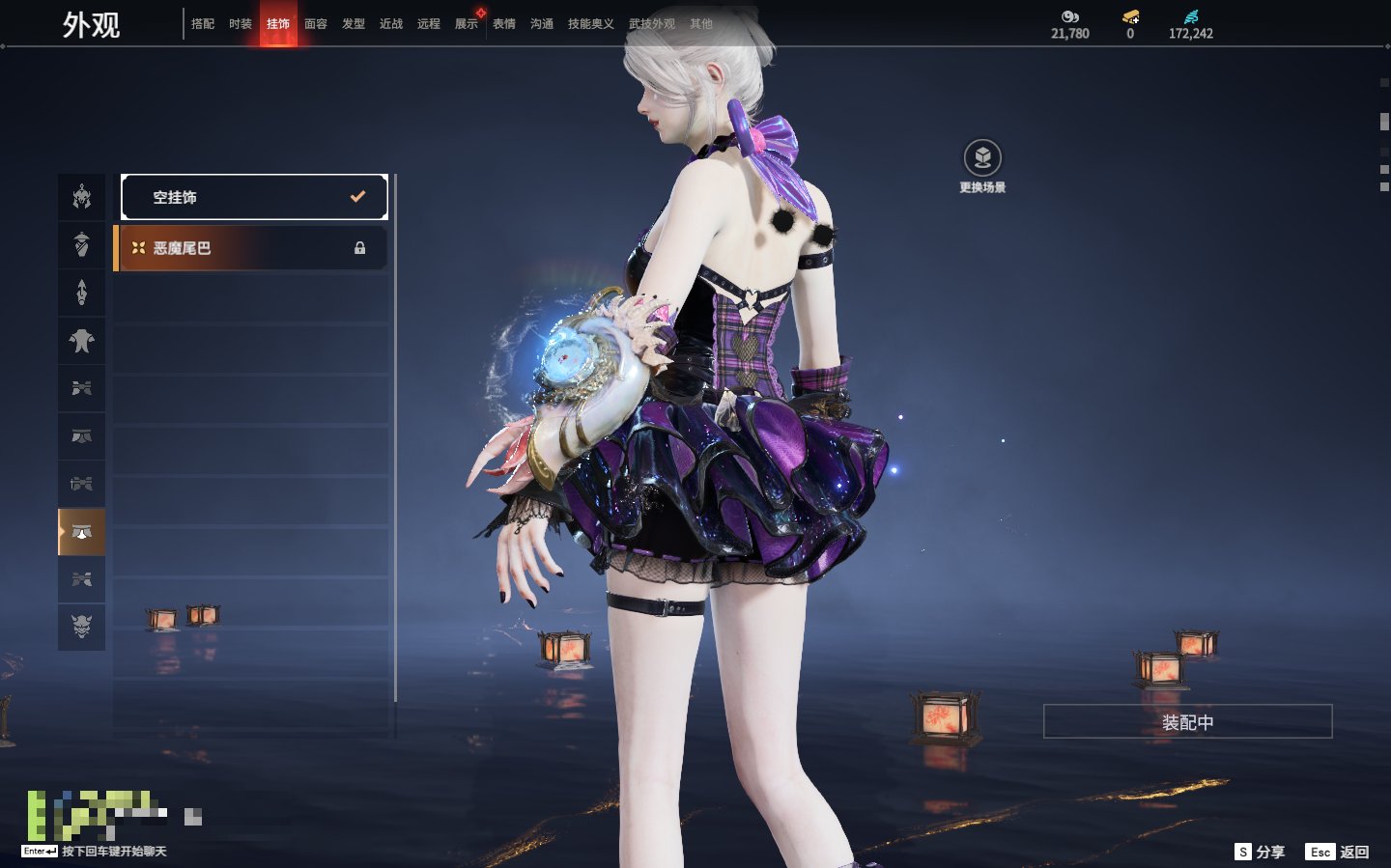
Task: Open the 武技外观 tab
Action: click(652, 24)
